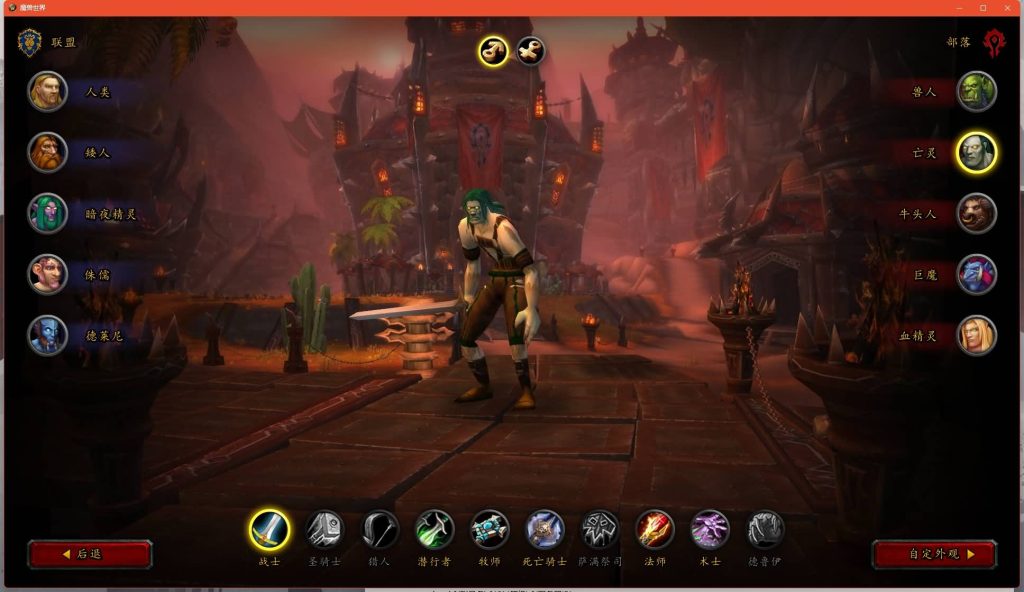Choose the Draenei (德莱尼) race

pyautogui.click(x=48, y=335)
